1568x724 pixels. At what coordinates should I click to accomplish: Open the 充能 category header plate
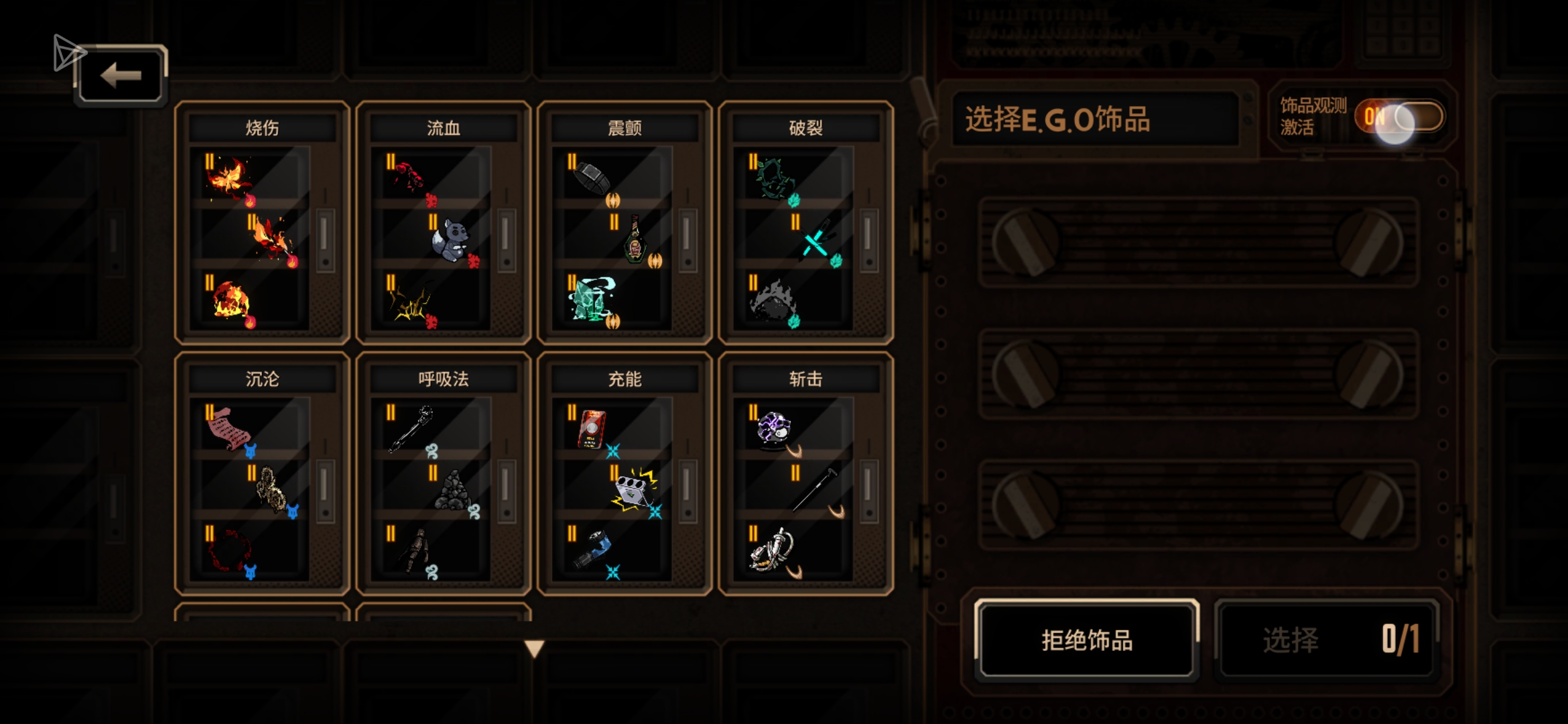625,378
